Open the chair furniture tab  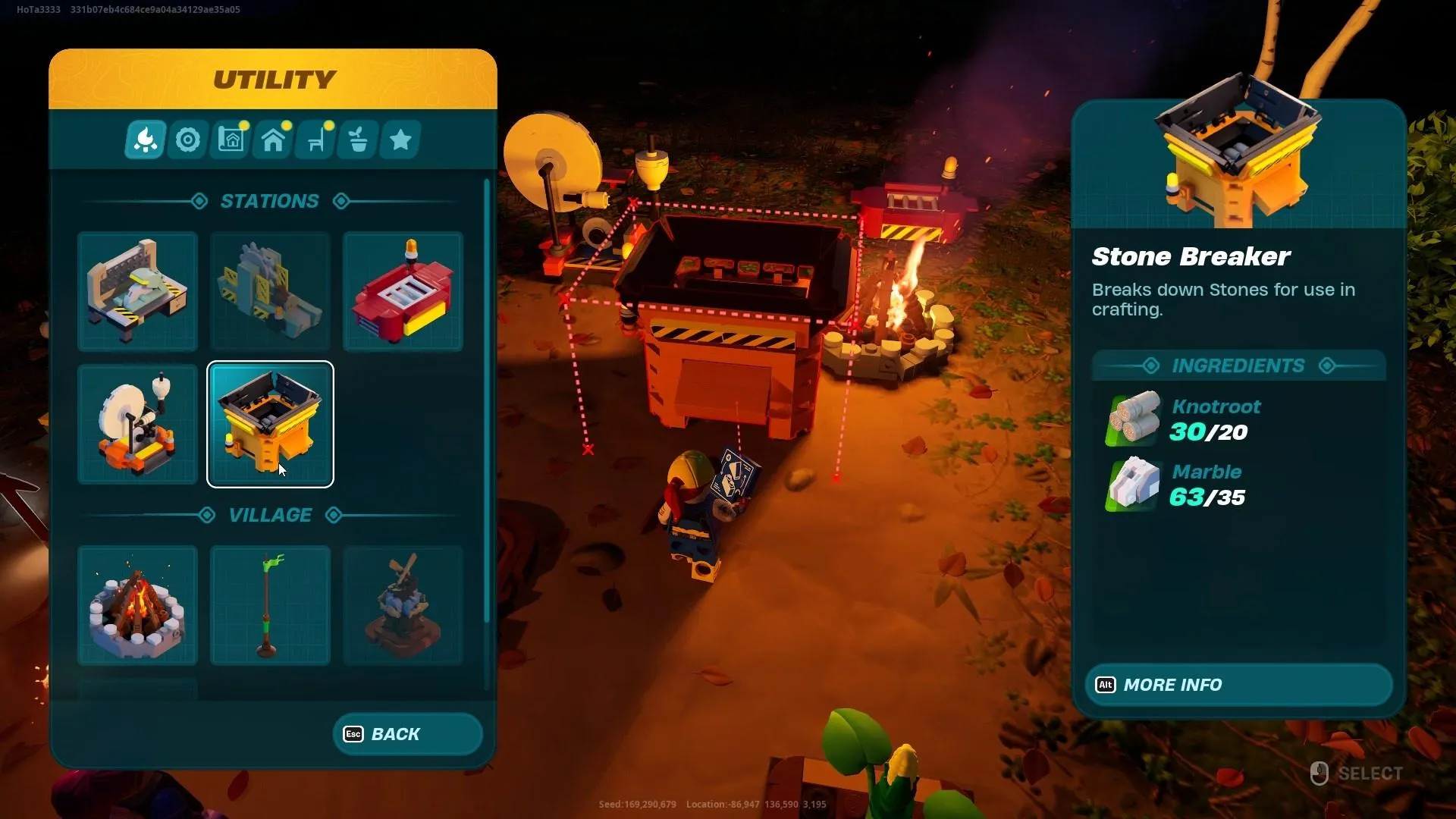(x=315, y=140)
